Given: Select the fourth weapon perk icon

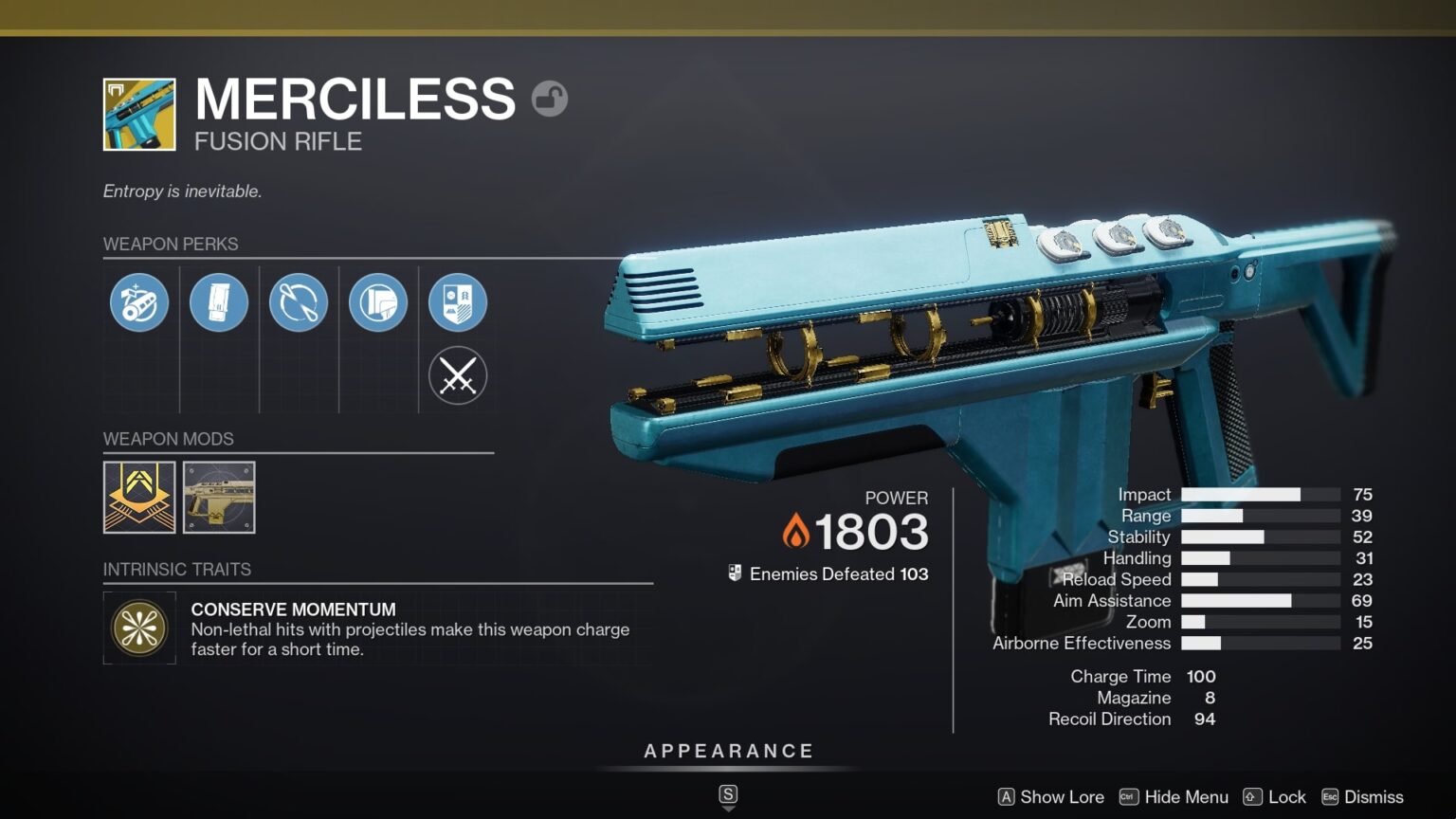Looking at the screenshot, I should coord(377,301).
